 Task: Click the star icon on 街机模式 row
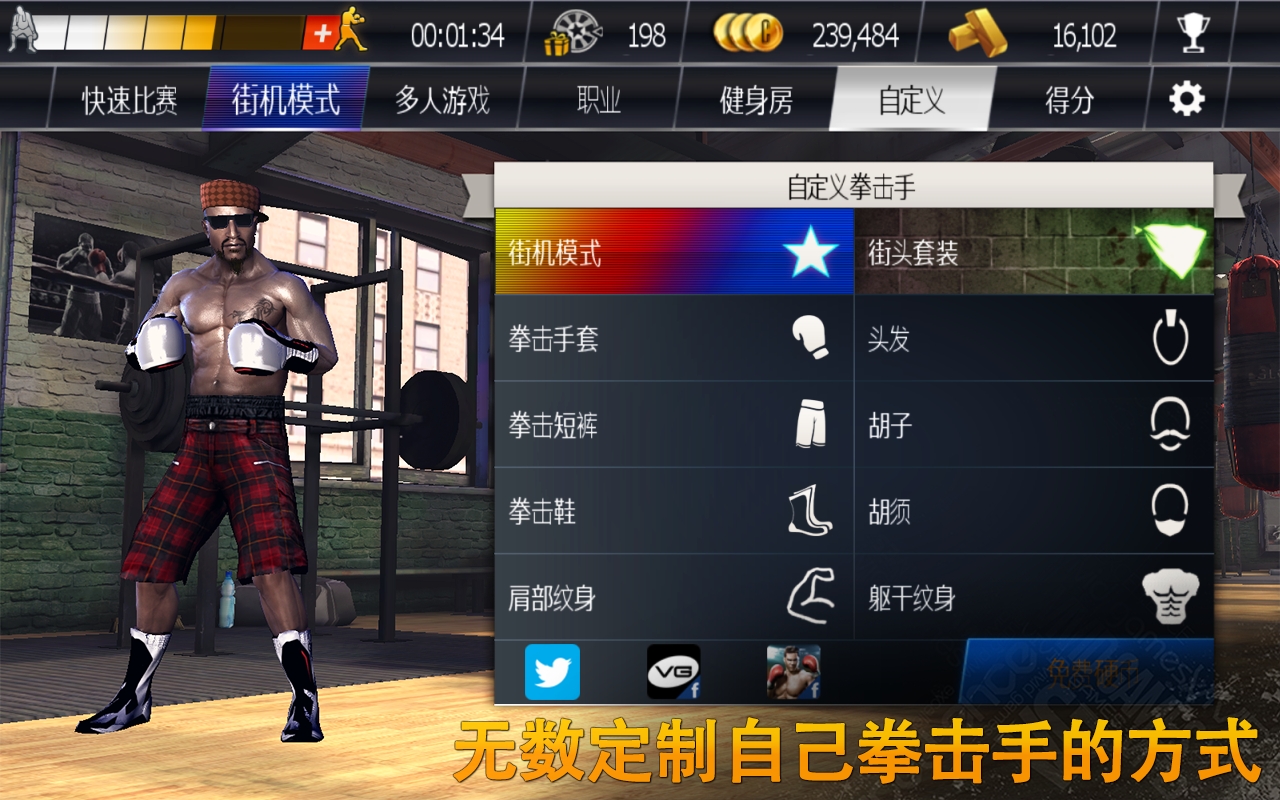click(814, 253)
